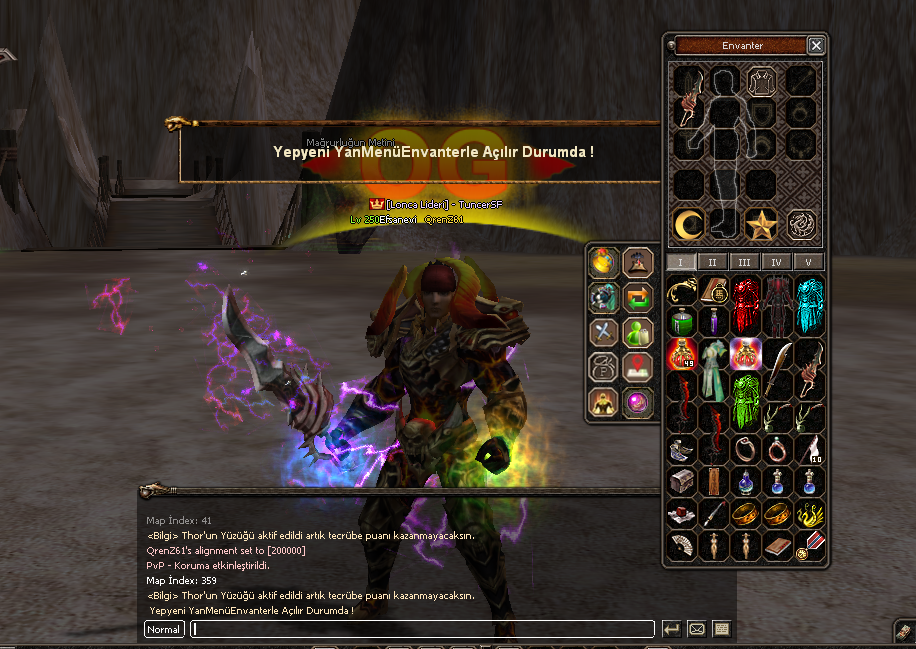Switch to inventory page II
Image resolution: width=916 pixels, height=649 pixels.
pyautogui.click(x=712, y=262)
